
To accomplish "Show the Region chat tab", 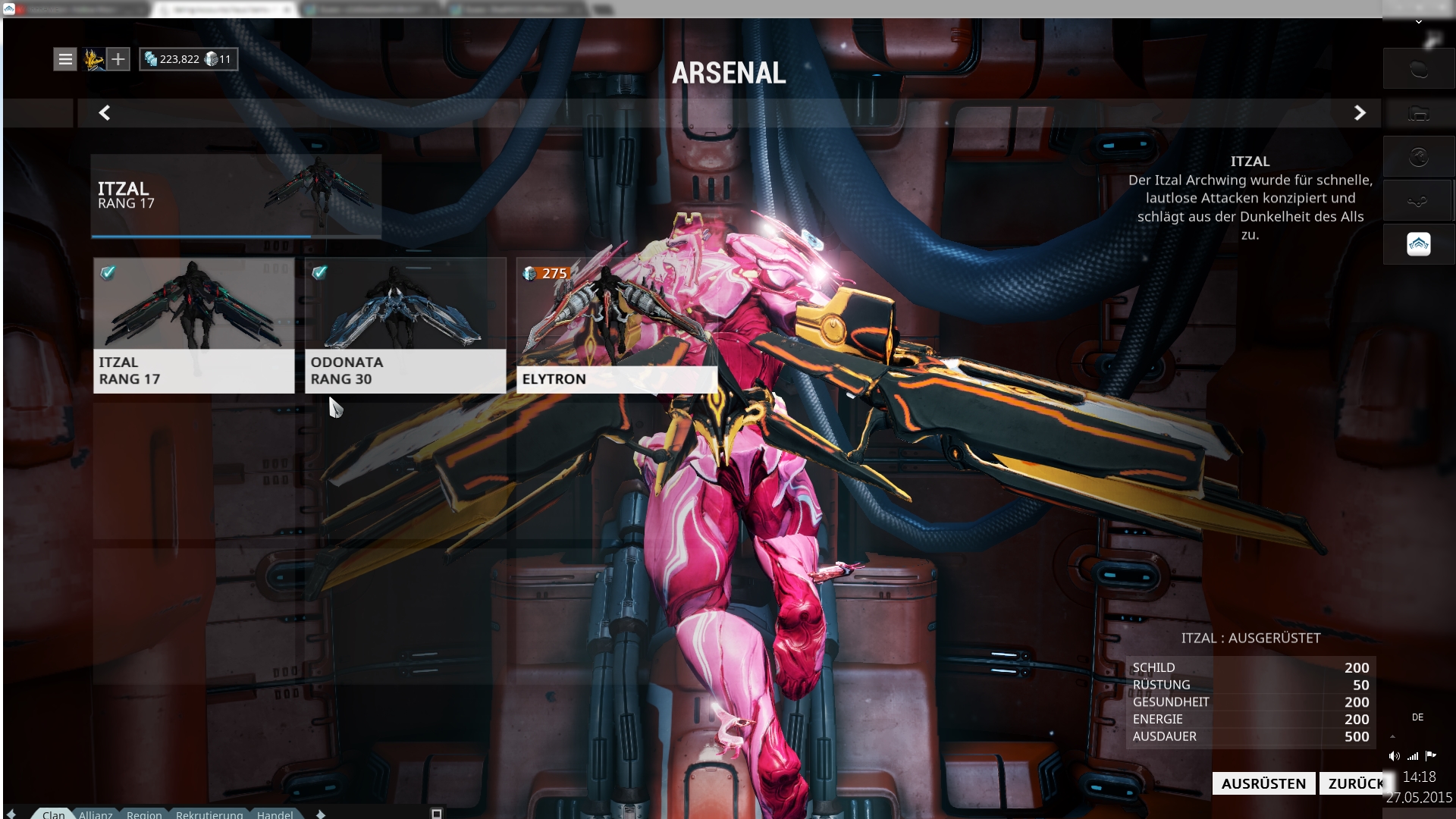I will pos(144,814).
